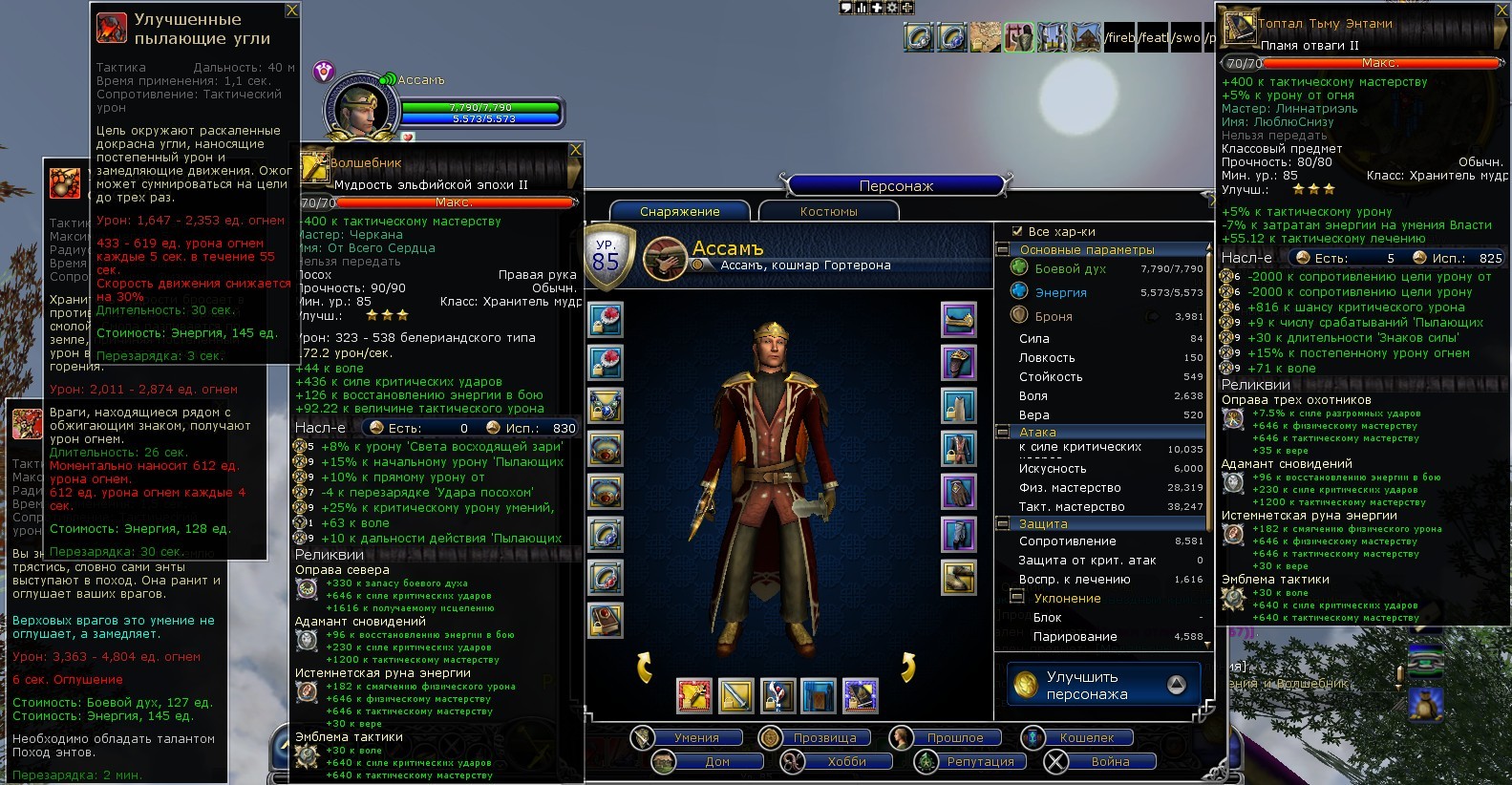Open the Кошелек wallet
Screen dimensions: 1512x785
pyautogui.click(x=1086, y=737)
